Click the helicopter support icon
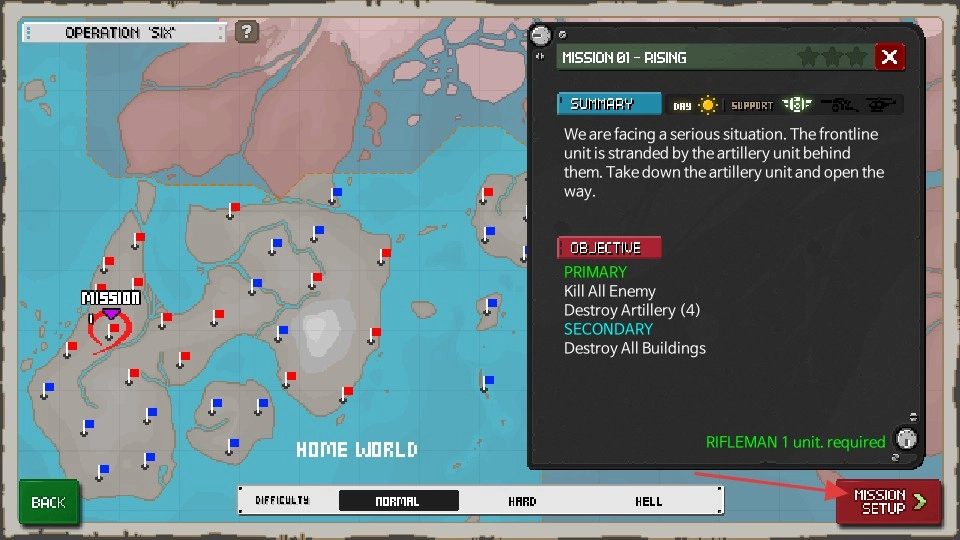 [881, 104]
